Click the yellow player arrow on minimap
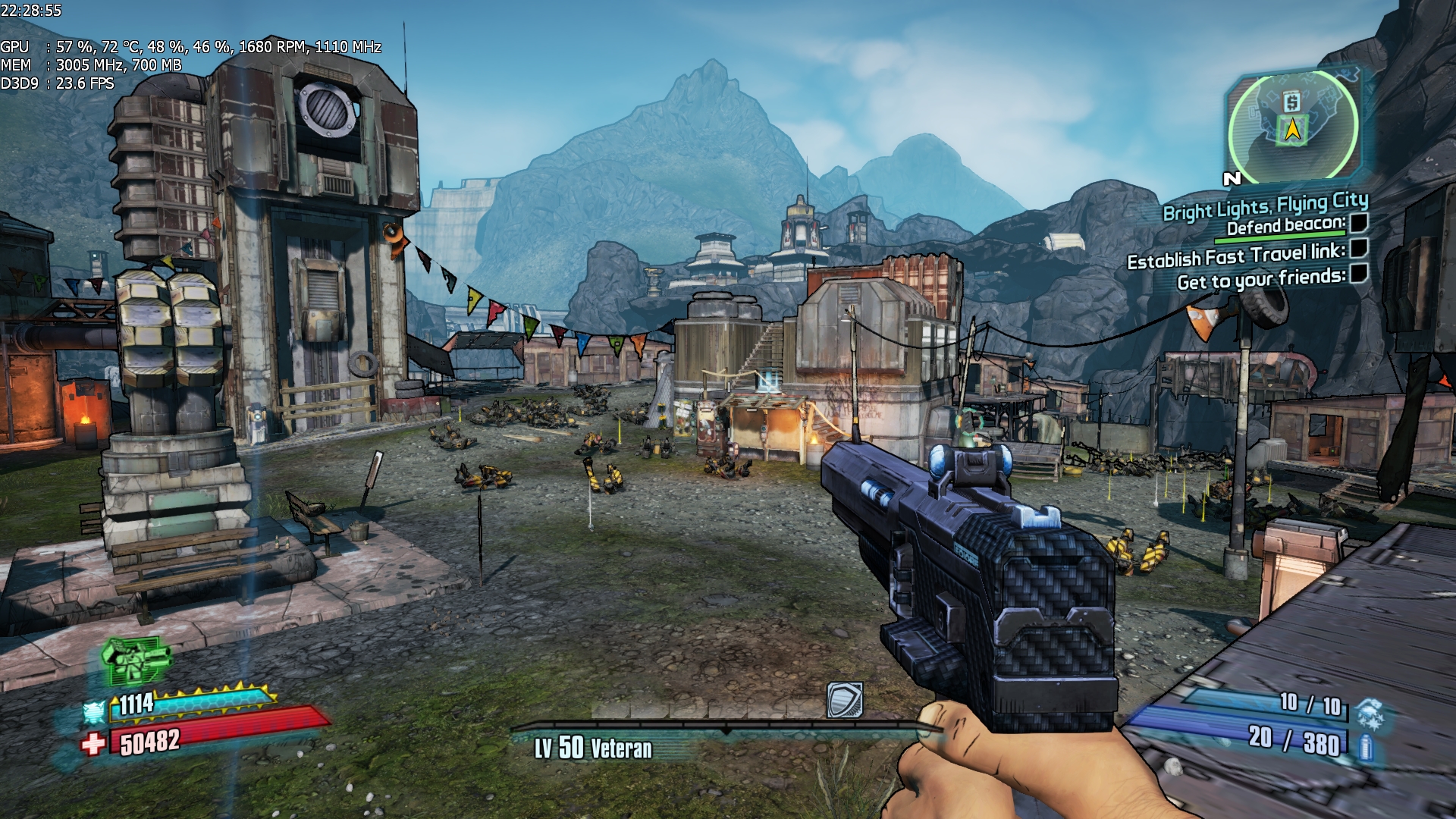This screenshot has width=1456, height=819. click(x=1292, y=130)
